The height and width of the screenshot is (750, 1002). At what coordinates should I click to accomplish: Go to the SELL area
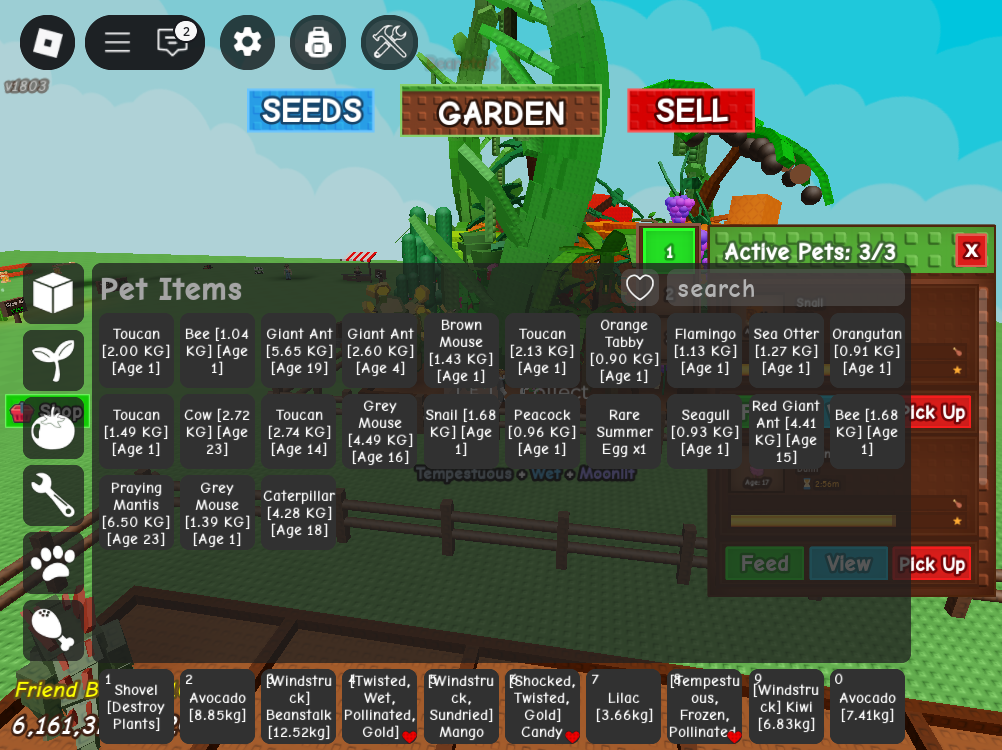[691, 111]
